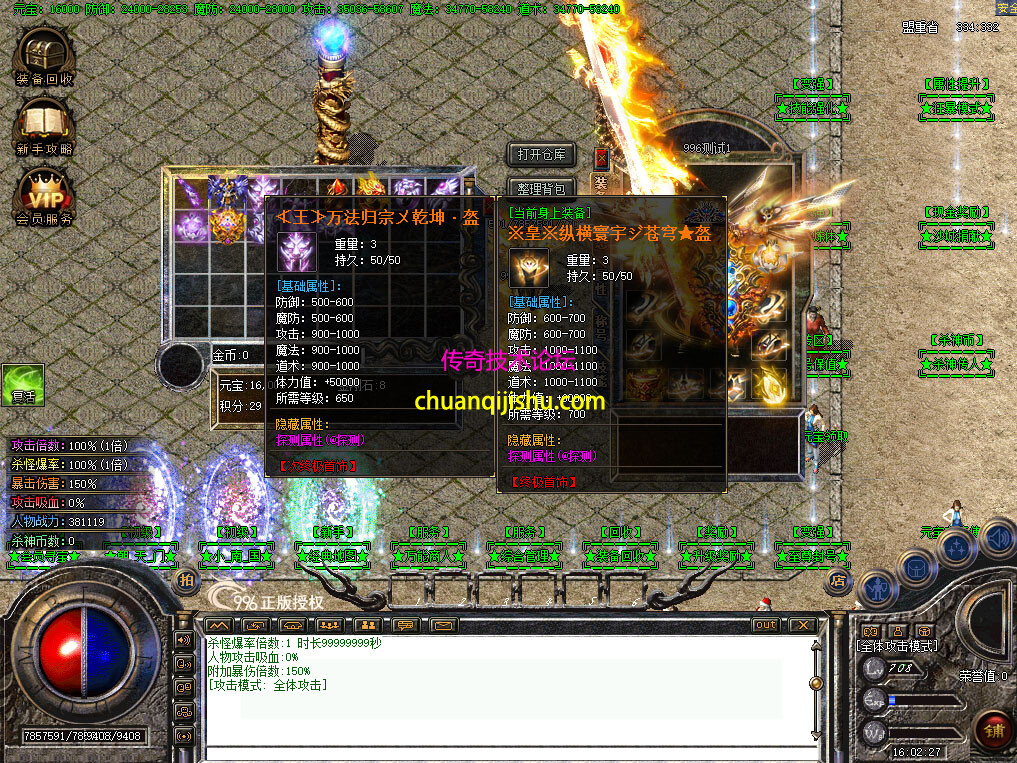Open the 万能商人 merchant label
1017x763 pixels.
pos(428,555)
